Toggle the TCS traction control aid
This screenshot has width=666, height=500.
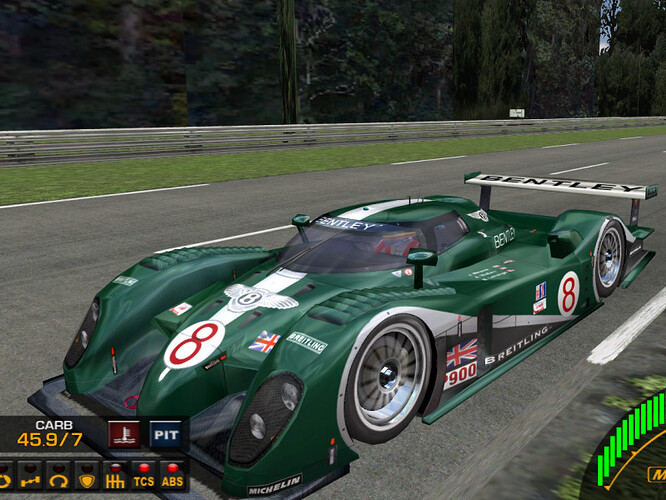coord(144,476)
